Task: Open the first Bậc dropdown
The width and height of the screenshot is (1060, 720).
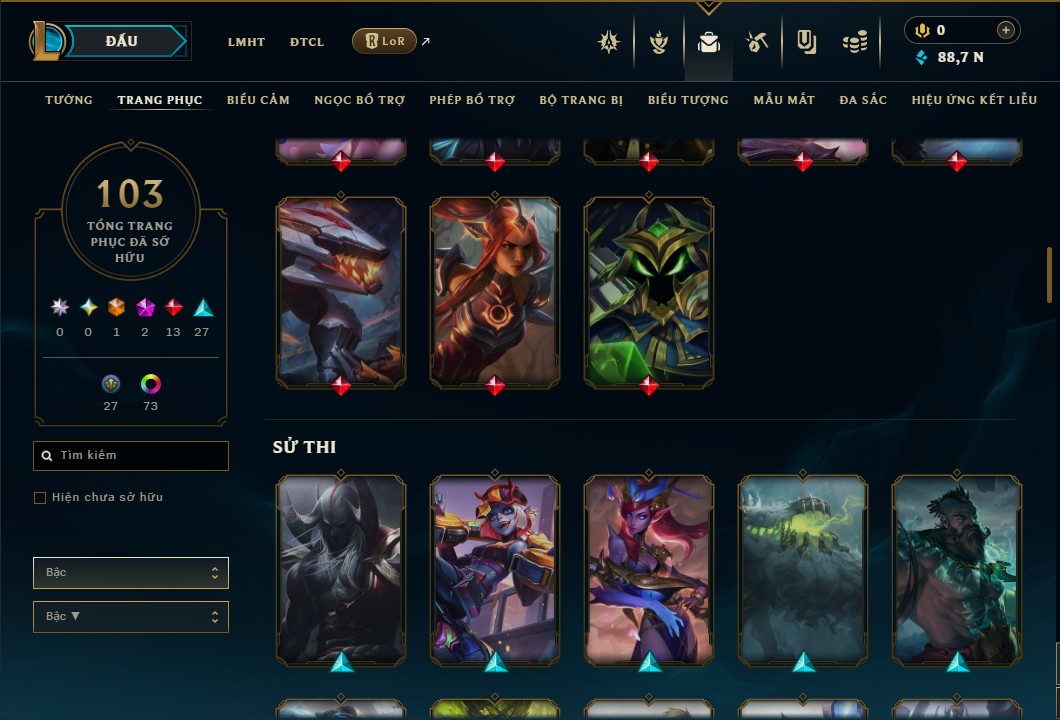Action: tap(131, 573)
